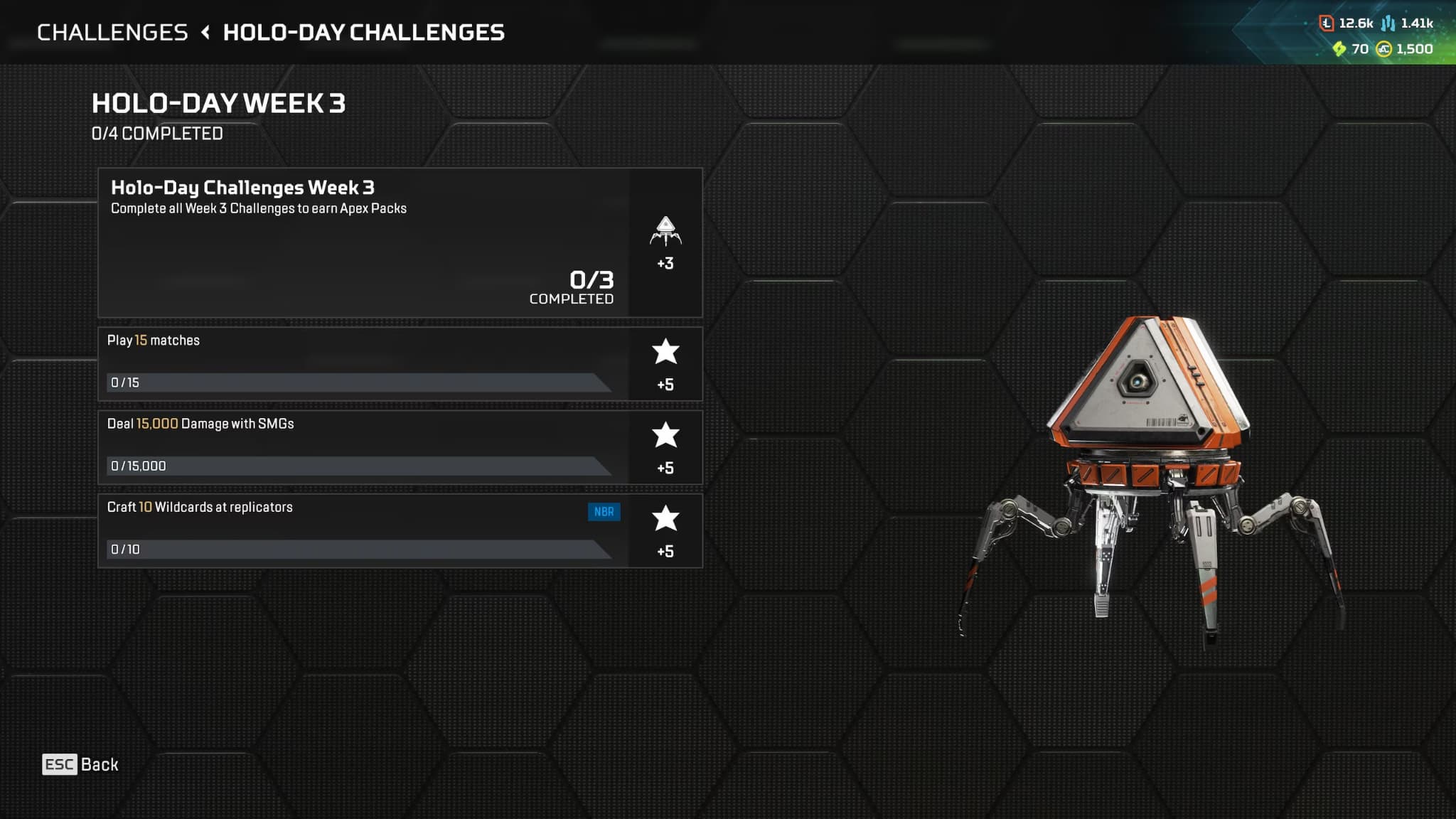The height and width of the screenshot is (819, 1456).
Task: Click the Apex Pack reward icon
Action: coord(665,232)
